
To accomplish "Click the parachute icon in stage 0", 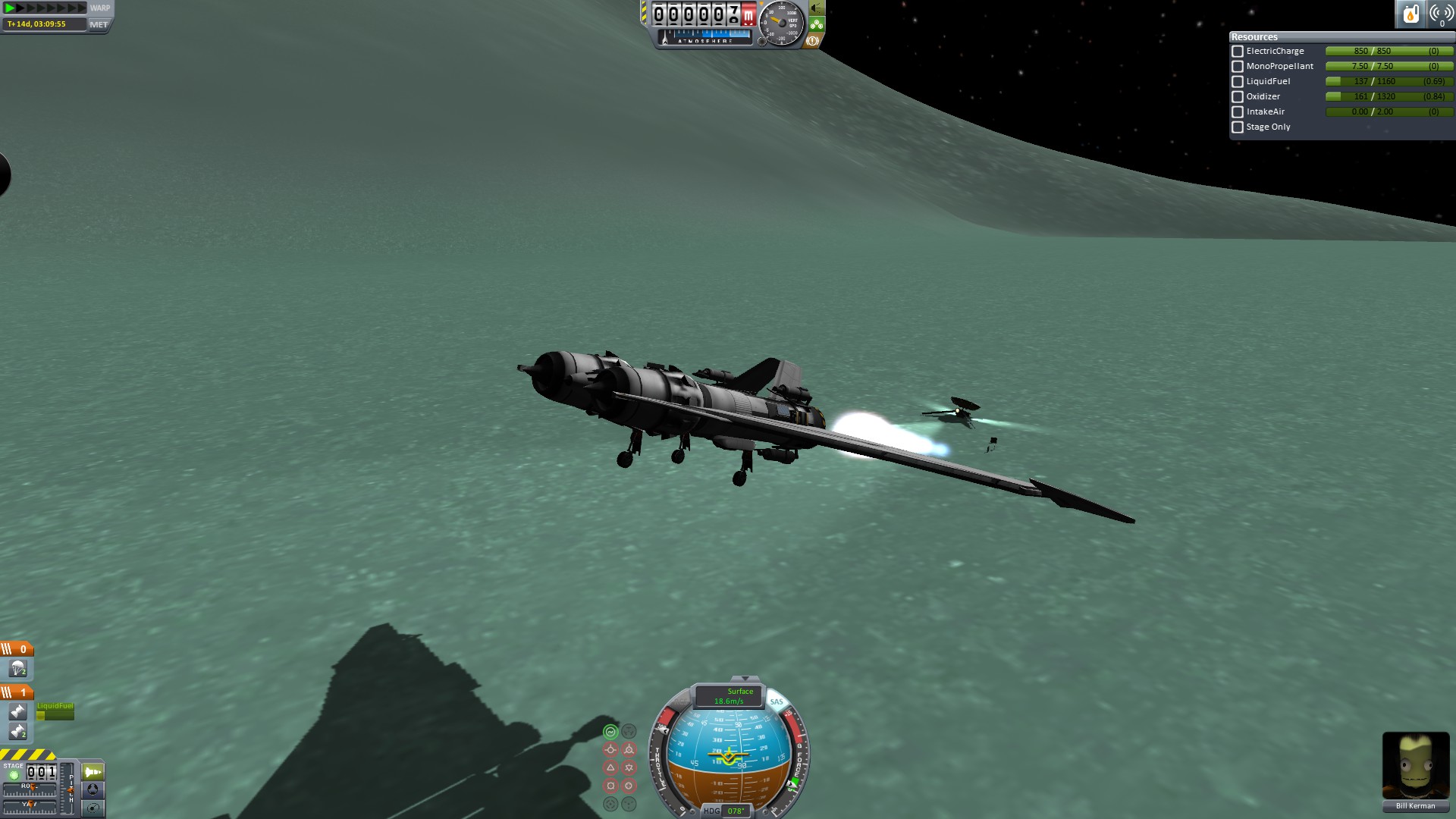I will [17, 669].
